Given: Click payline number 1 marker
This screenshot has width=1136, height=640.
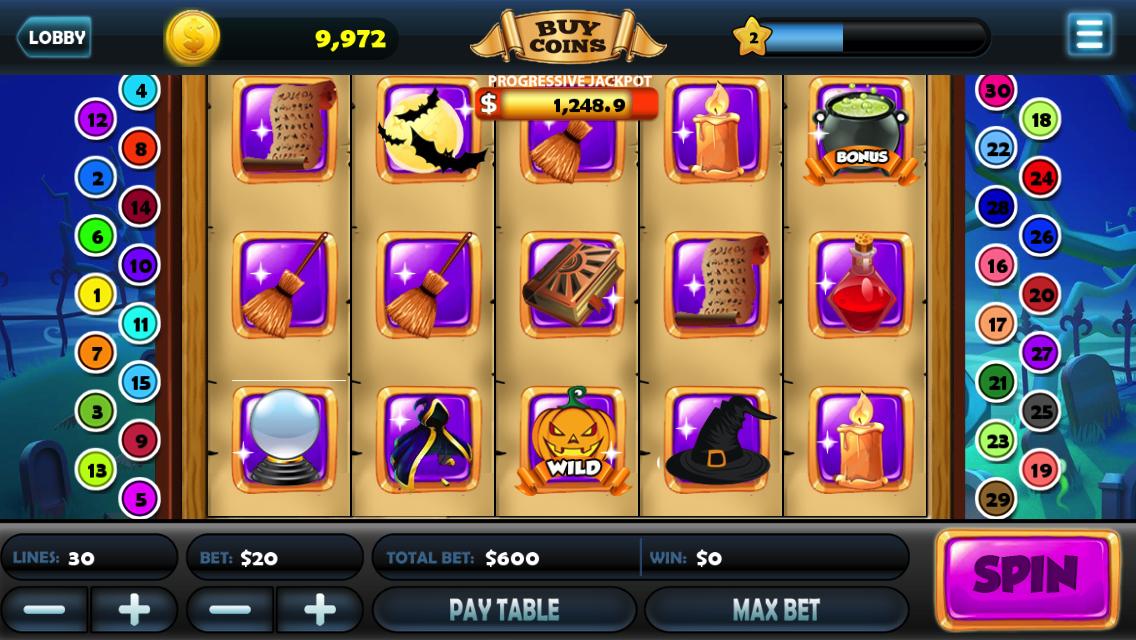Looking at the screenshot, I should click(96, 295).
